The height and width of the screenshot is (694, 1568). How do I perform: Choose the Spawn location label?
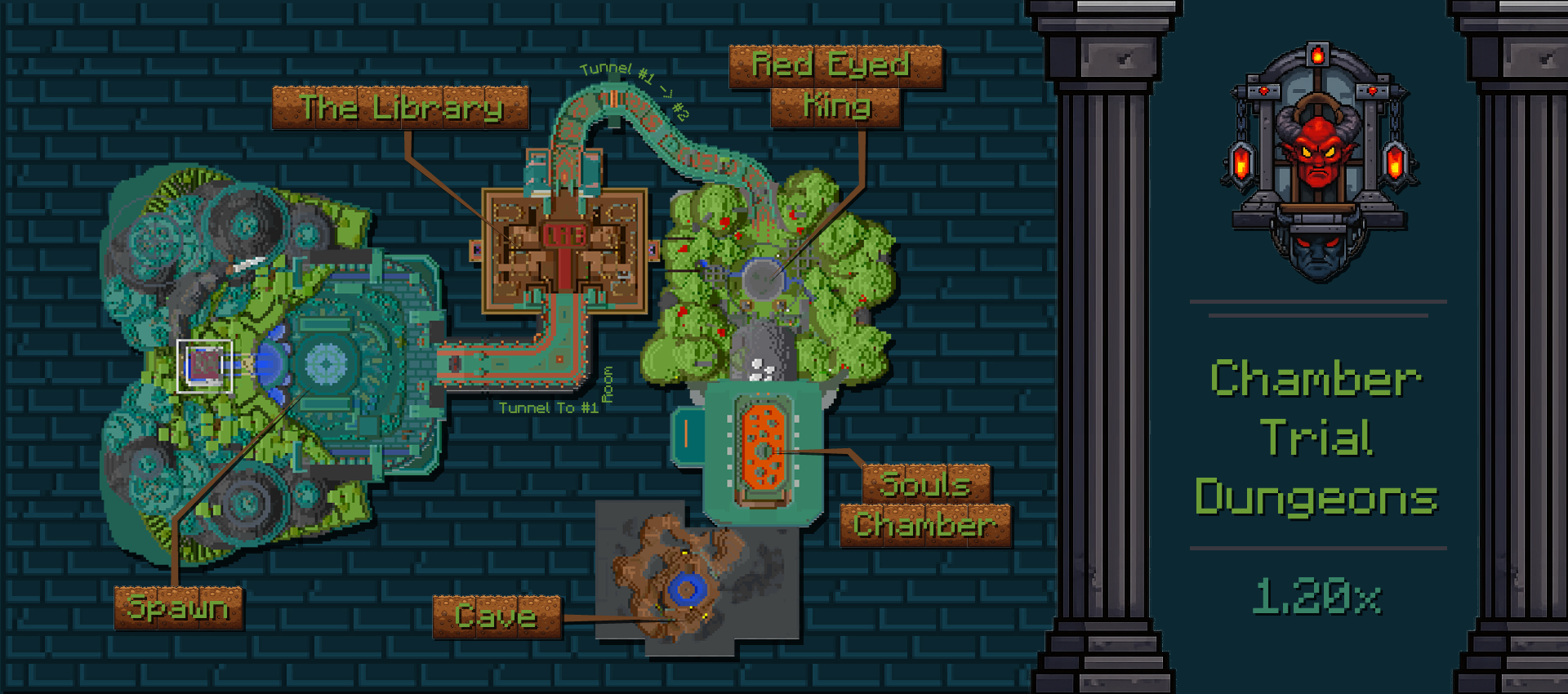coord(179,608)
